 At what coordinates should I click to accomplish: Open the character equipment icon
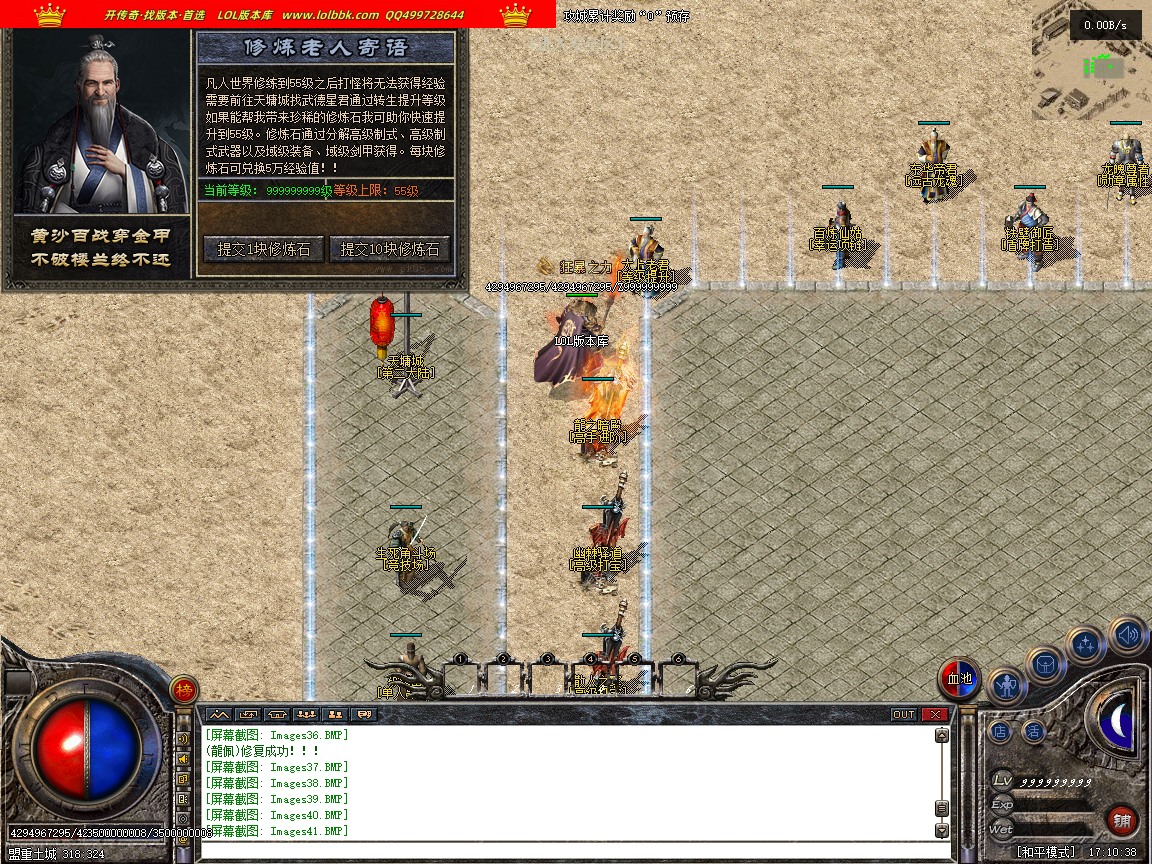1006,686
